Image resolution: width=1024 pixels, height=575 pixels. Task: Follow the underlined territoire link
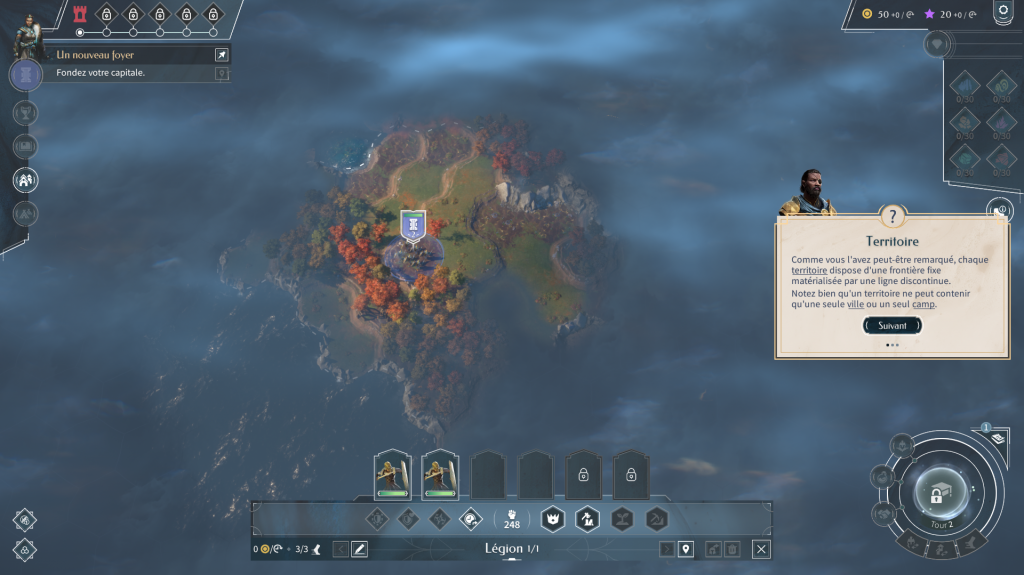809,271
